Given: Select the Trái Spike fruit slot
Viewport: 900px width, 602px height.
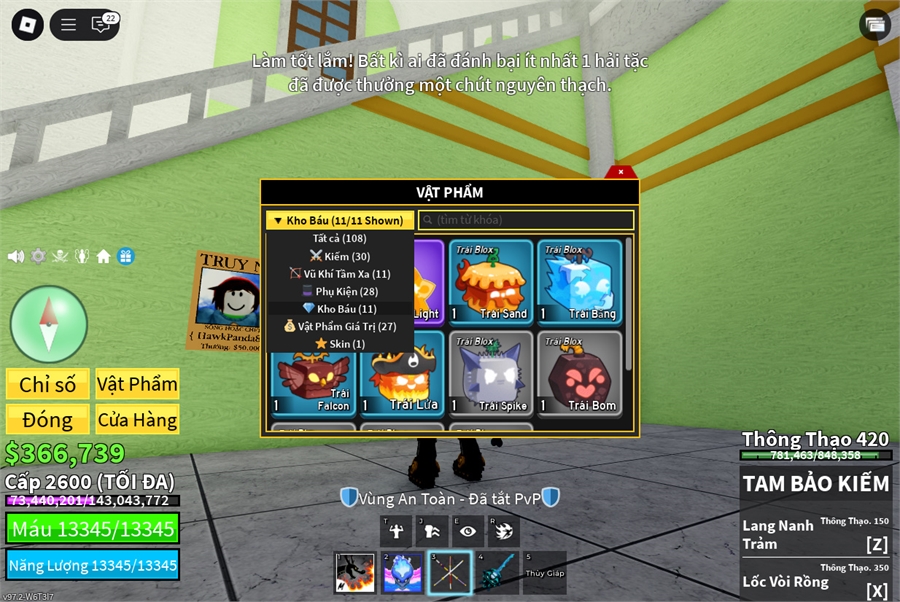Looking at the screenshot, I should tap(490, 373).
